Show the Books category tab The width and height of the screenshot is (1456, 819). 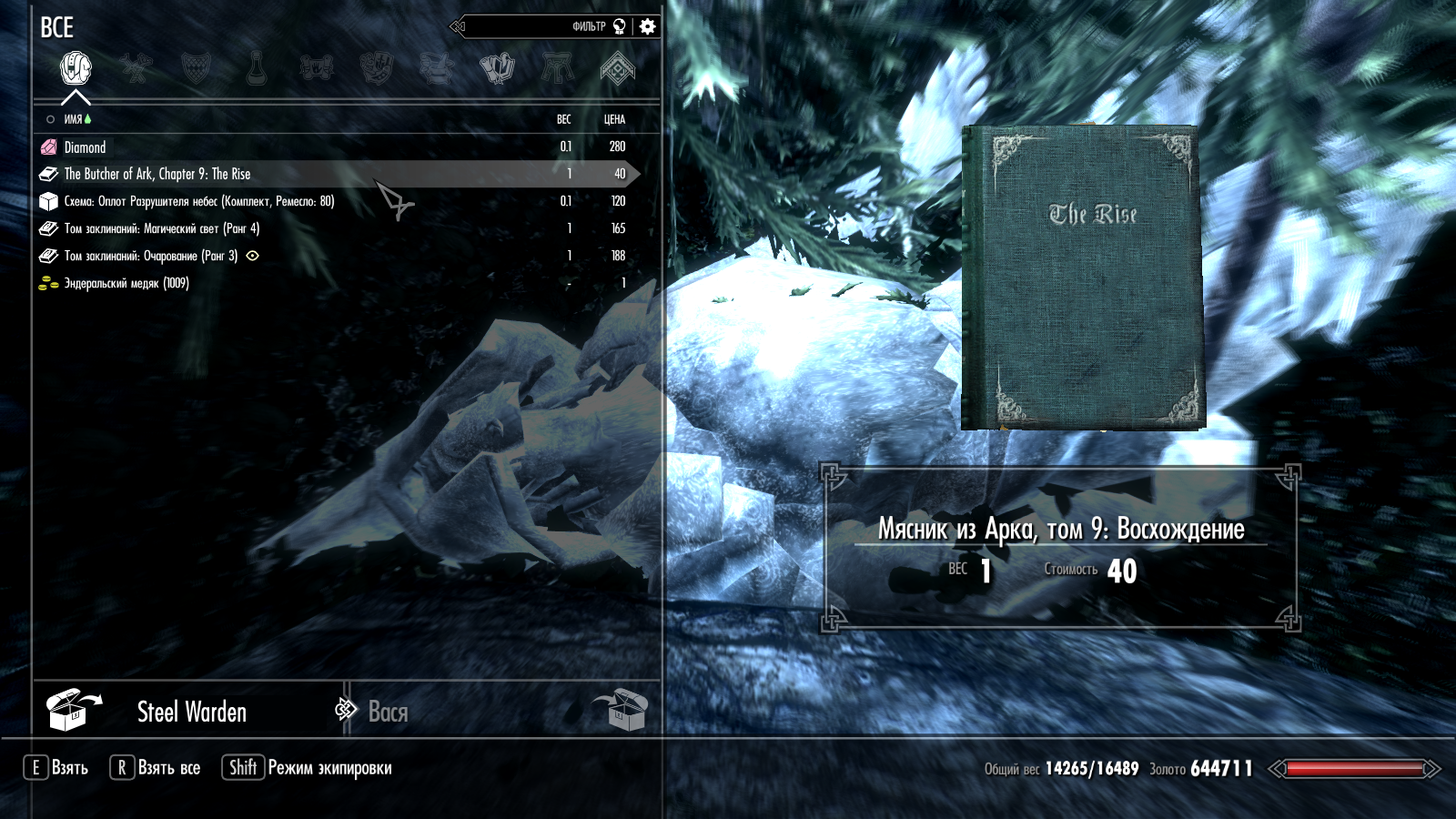tap(497, 68)
